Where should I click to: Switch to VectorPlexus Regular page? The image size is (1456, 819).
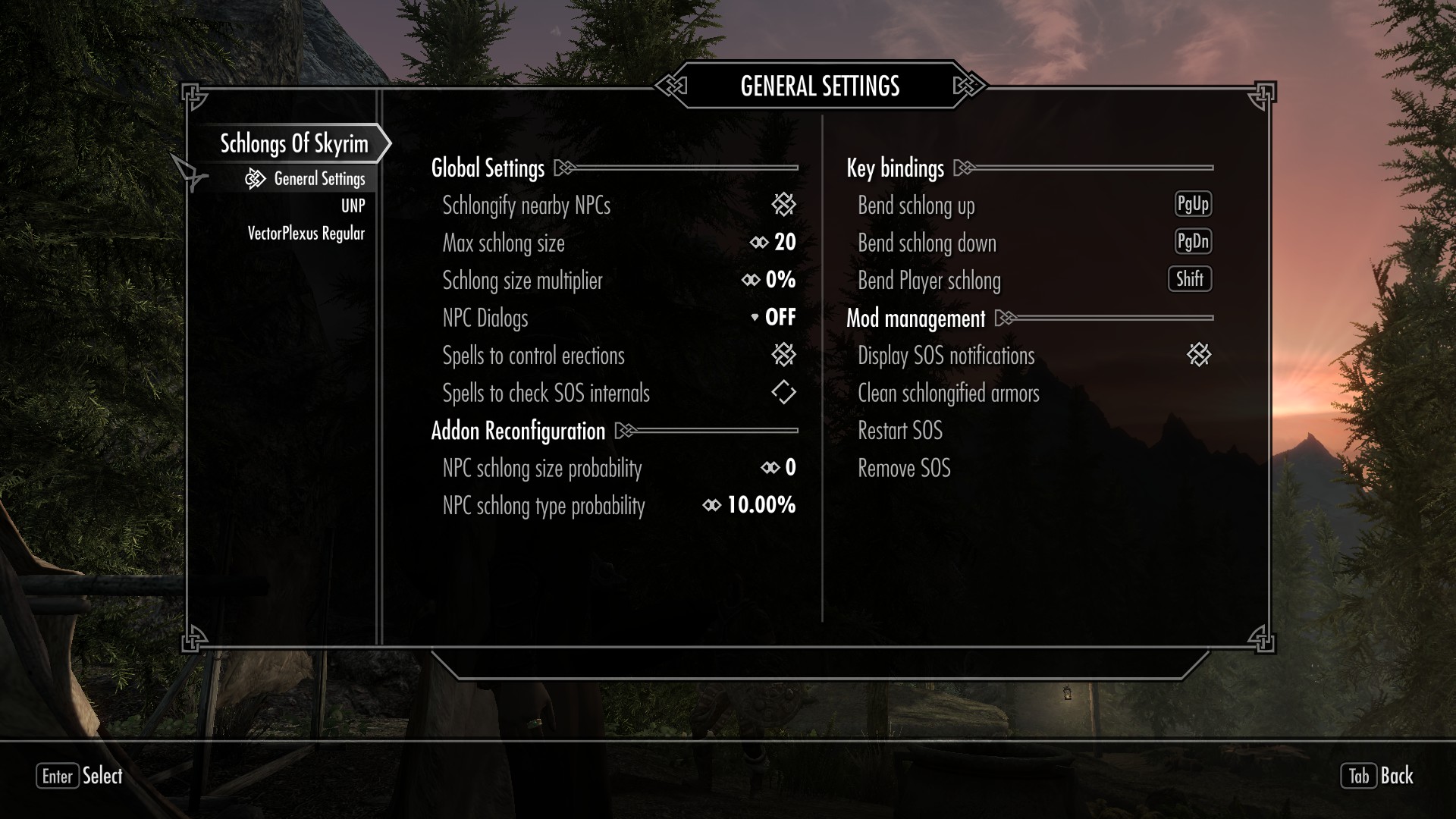[306, 234]
